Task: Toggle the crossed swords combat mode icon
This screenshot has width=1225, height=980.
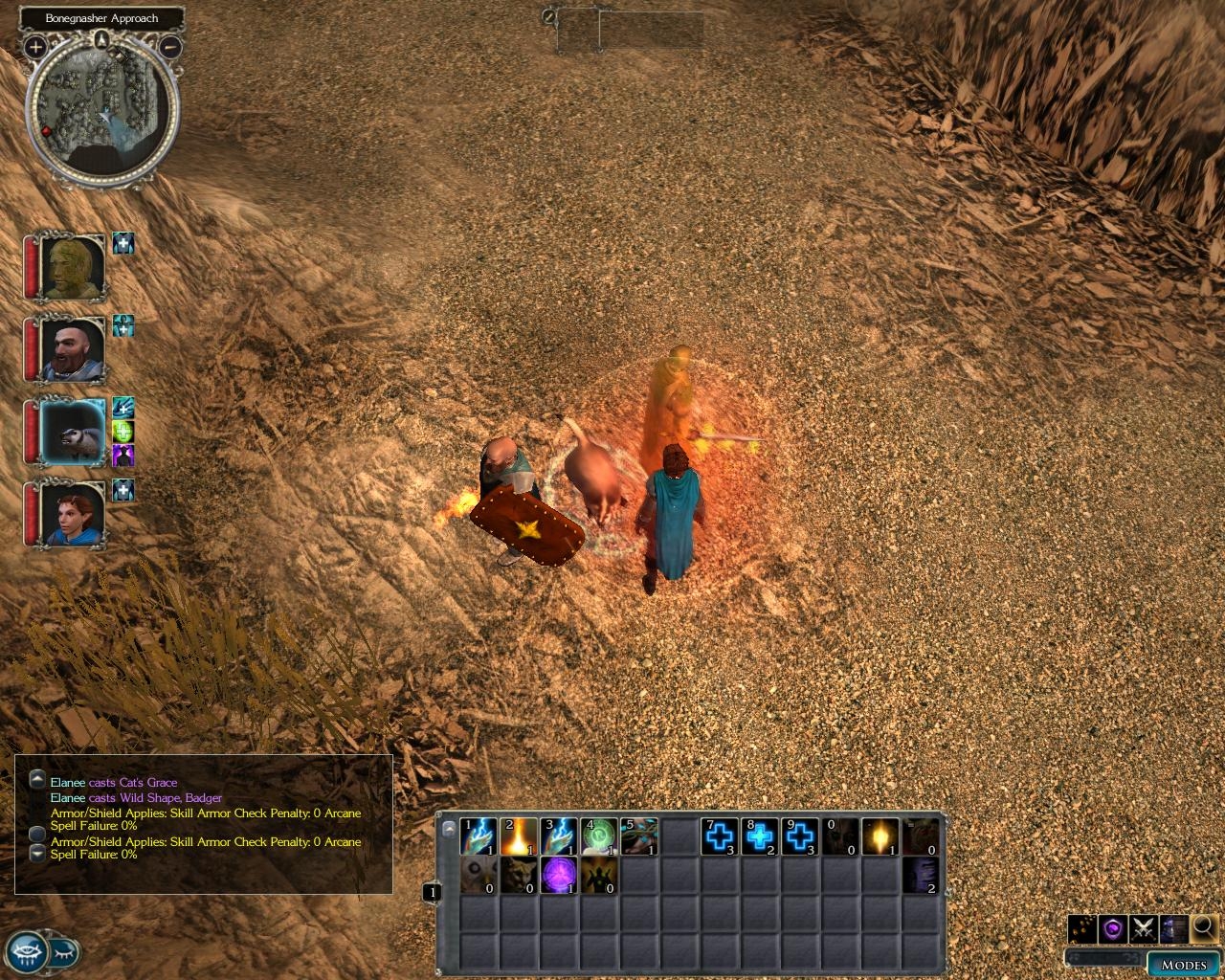Action: (x=1143, y=927)
